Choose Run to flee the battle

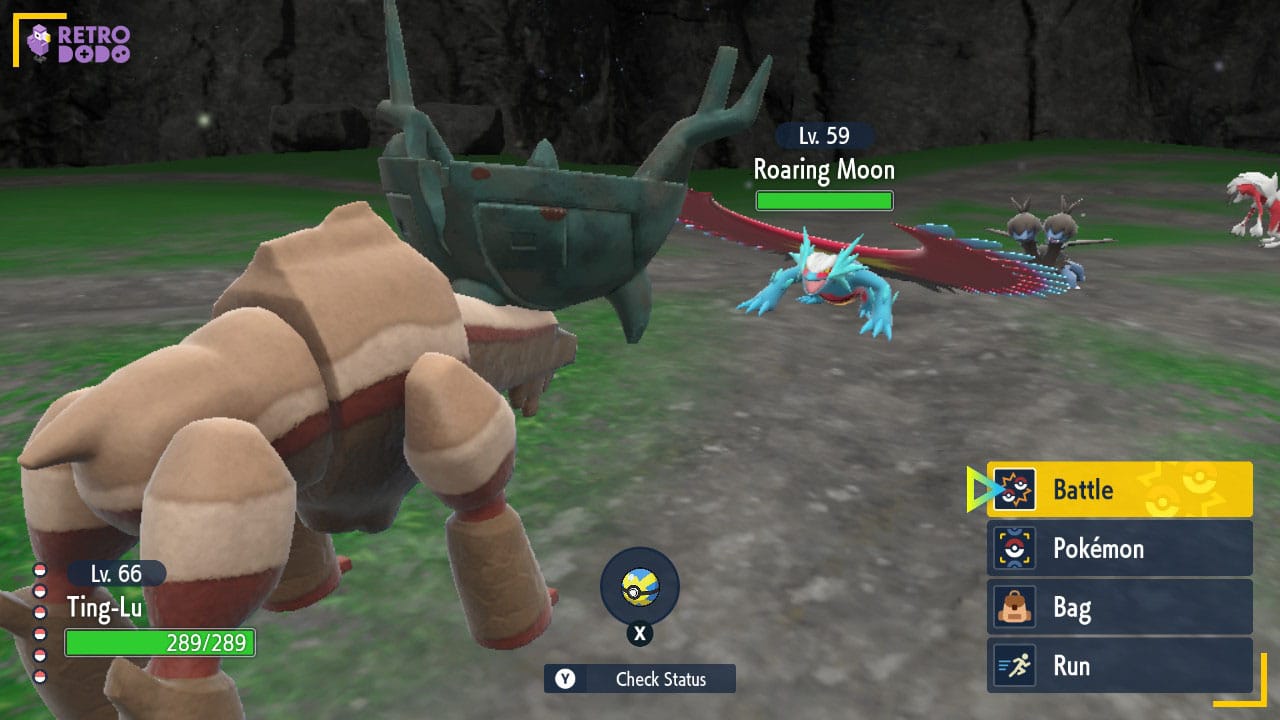pos(1119,666)
